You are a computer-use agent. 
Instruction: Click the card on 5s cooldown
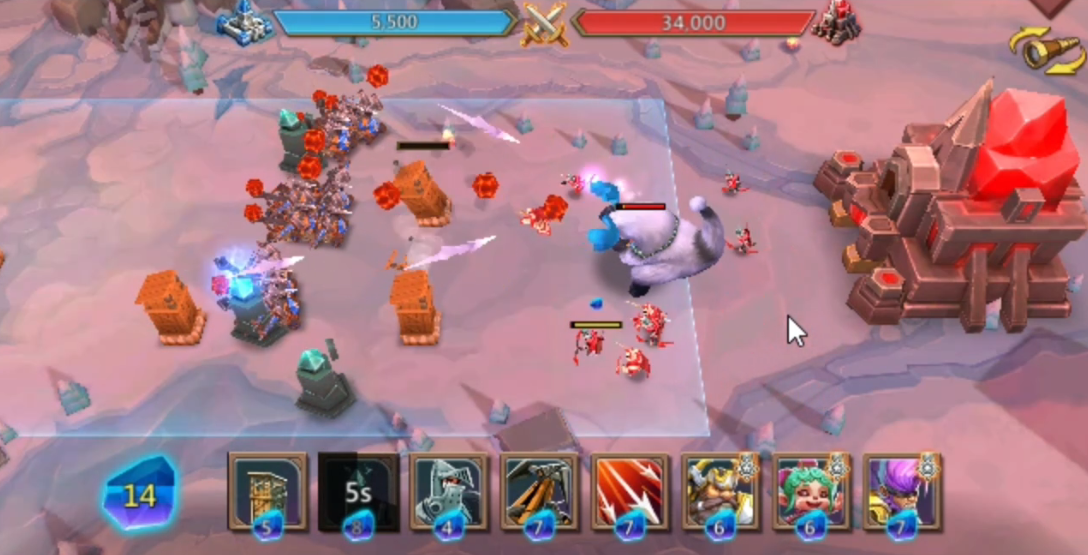[358, 490]
